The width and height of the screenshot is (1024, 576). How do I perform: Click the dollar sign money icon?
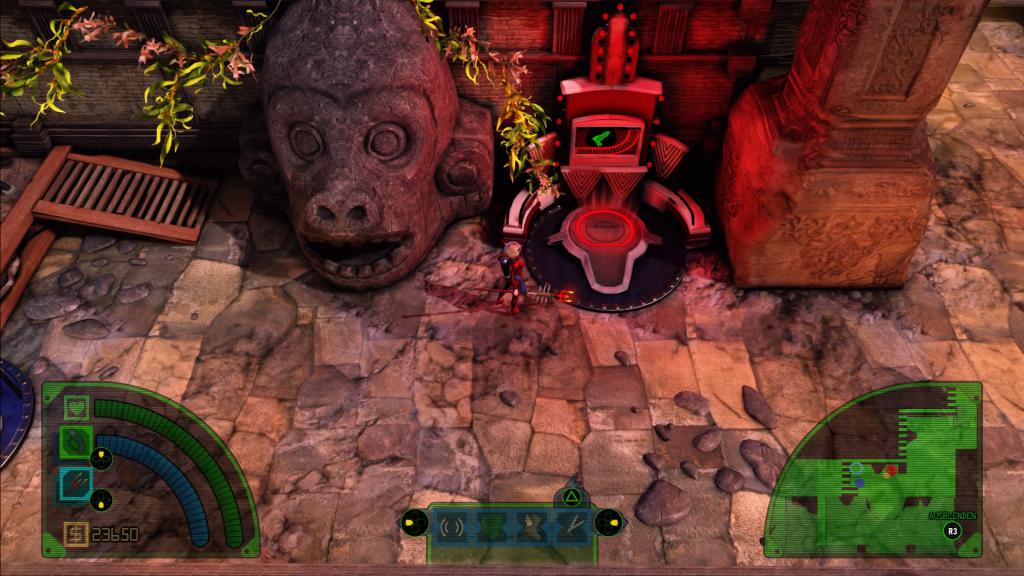[76, 534]
